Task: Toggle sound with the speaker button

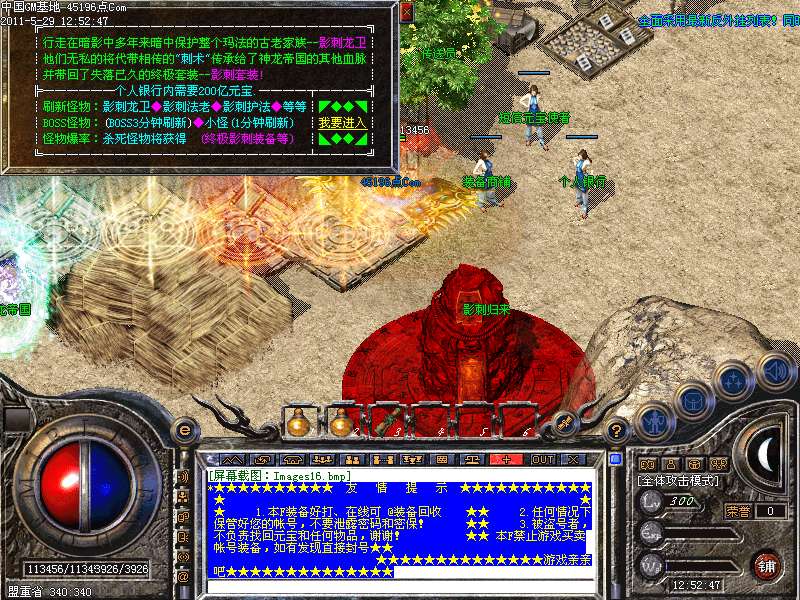Action: tap(775, 371)
